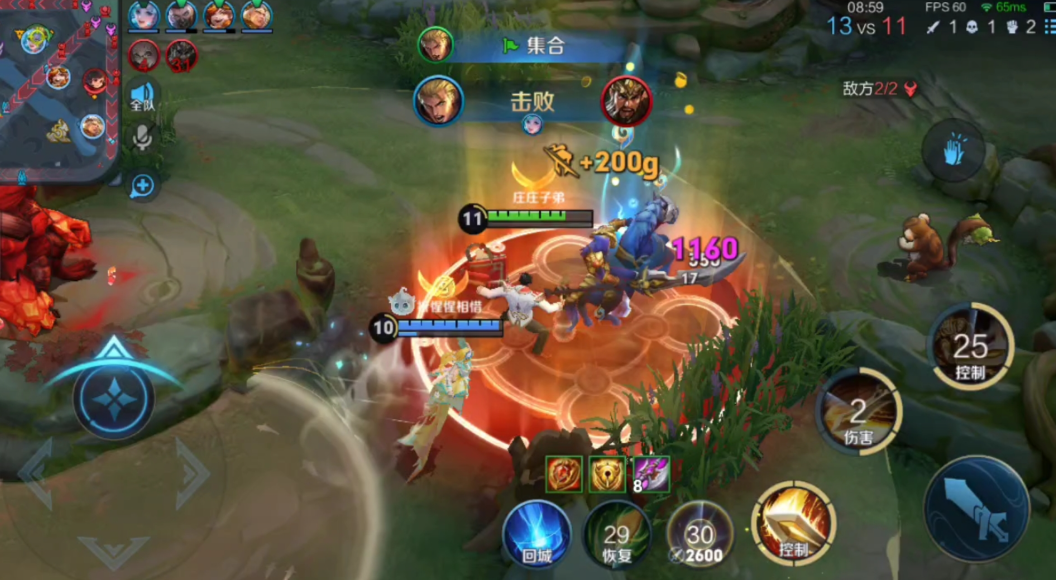Image resolution: width=1056 pixels, height=580 pixels.
Task: Toggle the muted microphone
Action: point(142,138)
